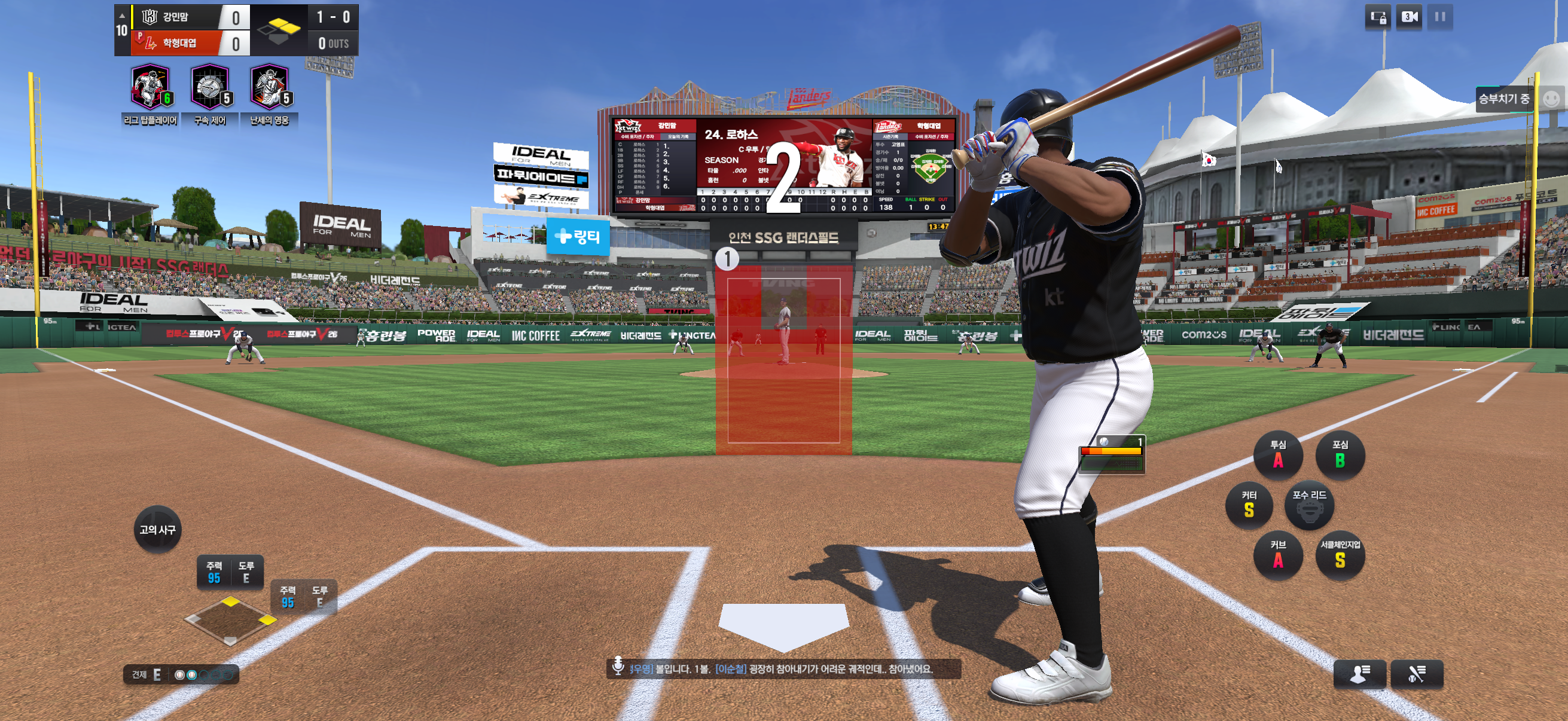Show the batting record list
The width and height of the screenshot is (1568, 721).
(1417, 674)
